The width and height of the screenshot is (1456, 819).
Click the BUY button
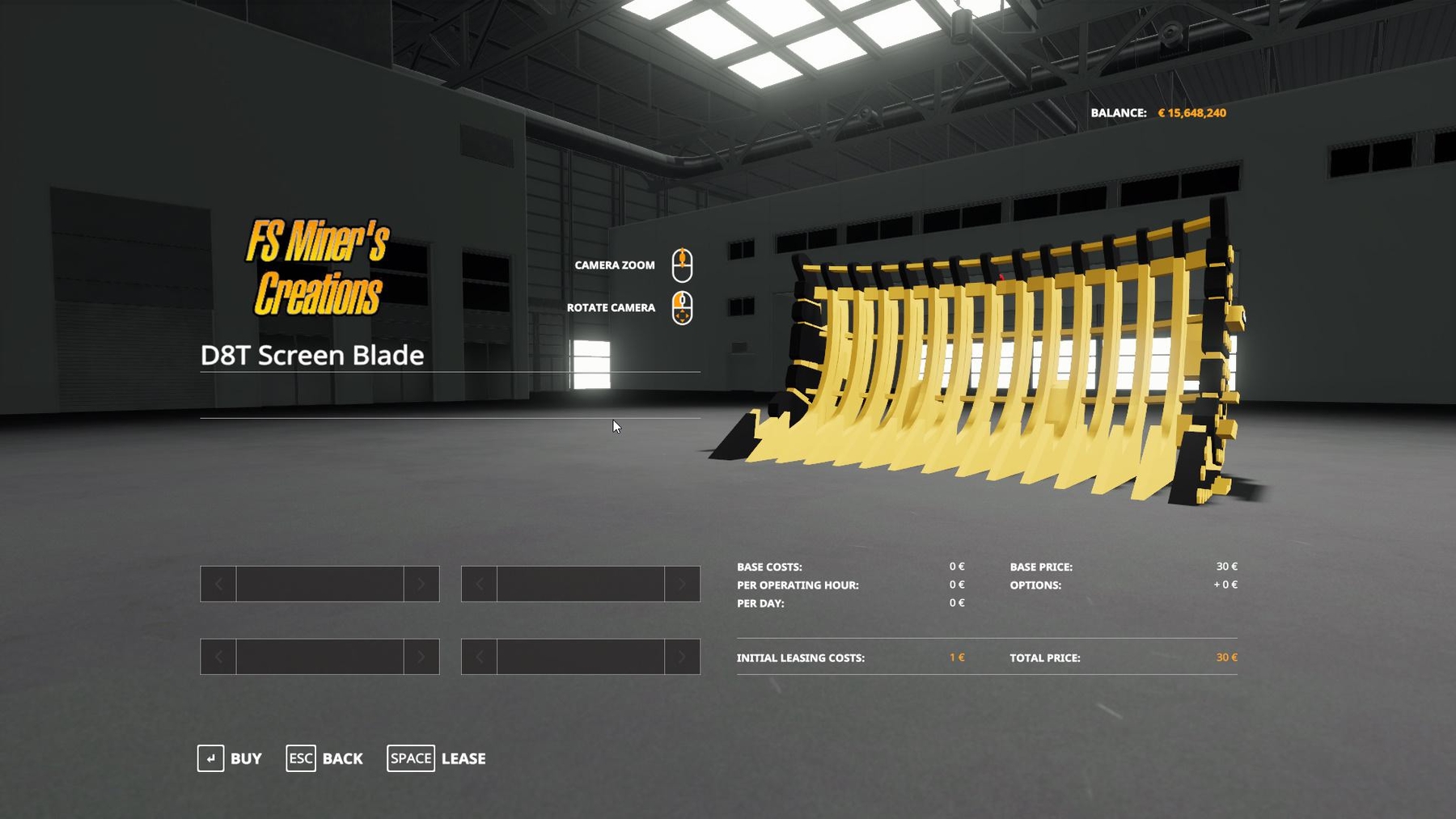click(244, 758)
